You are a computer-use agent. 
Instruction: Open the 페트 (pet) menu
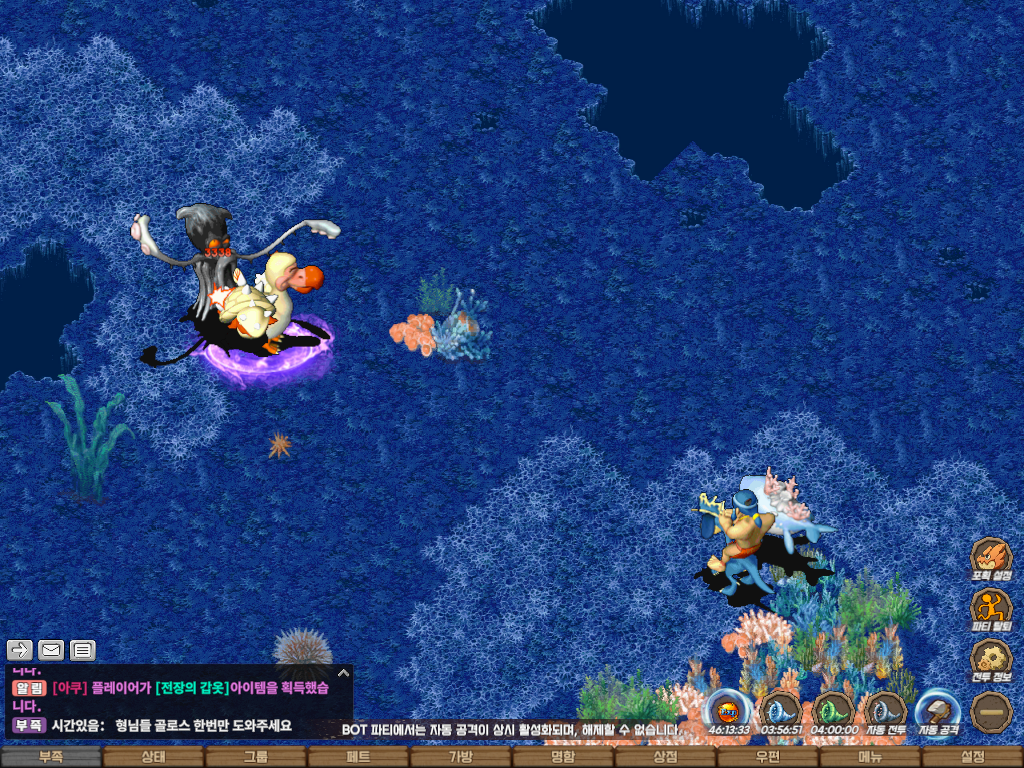click(358, 758)
